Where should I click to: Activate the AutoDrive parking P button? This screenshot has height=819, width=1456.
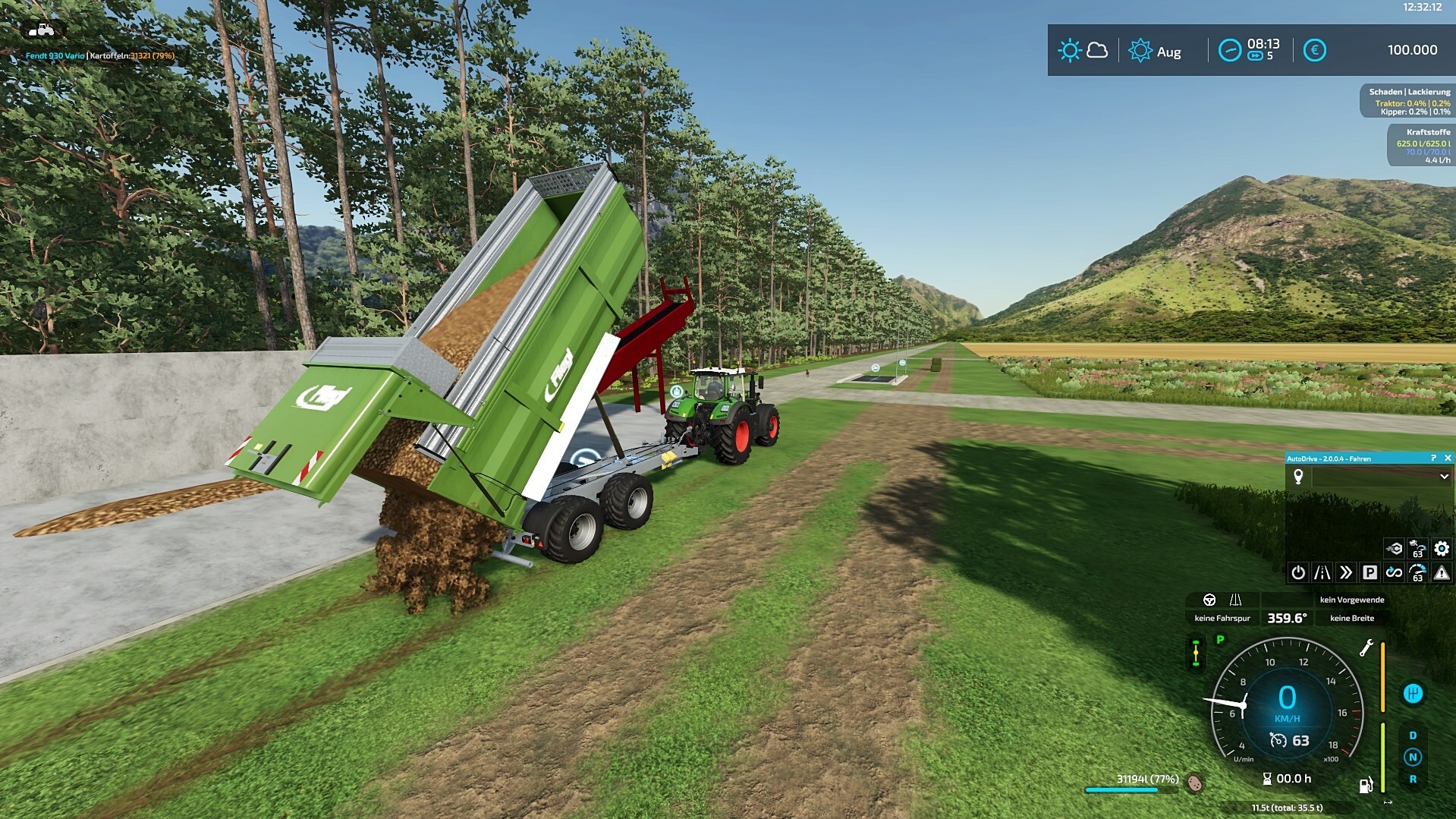point(1370,572)
